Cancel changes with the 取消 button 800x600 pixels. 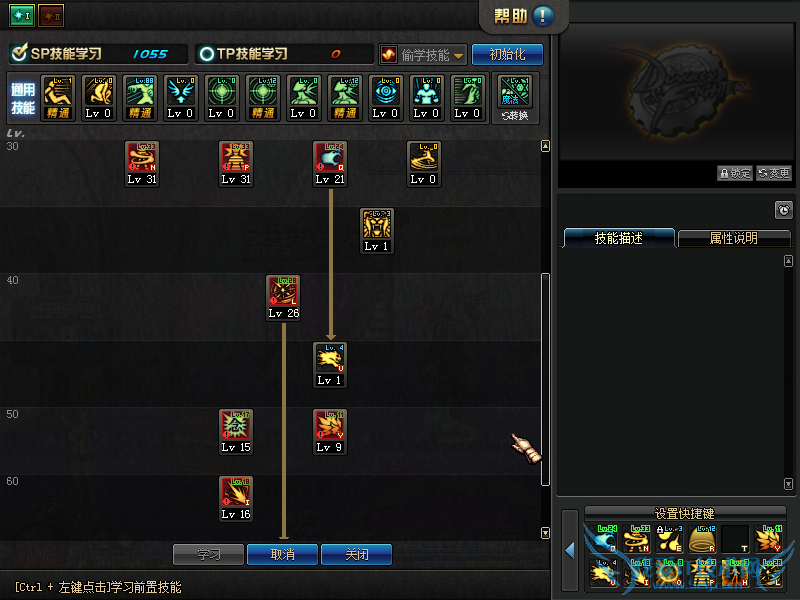(x=282, y=554)
